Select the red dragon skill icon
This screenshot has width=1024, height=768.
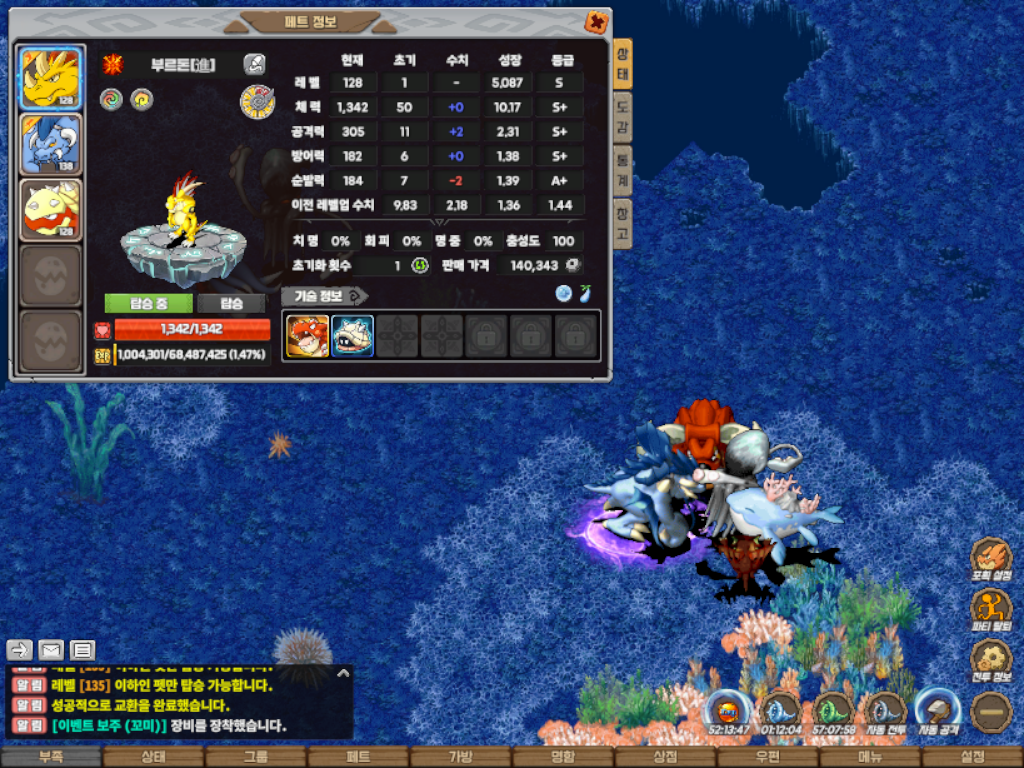tap(308, 336)
